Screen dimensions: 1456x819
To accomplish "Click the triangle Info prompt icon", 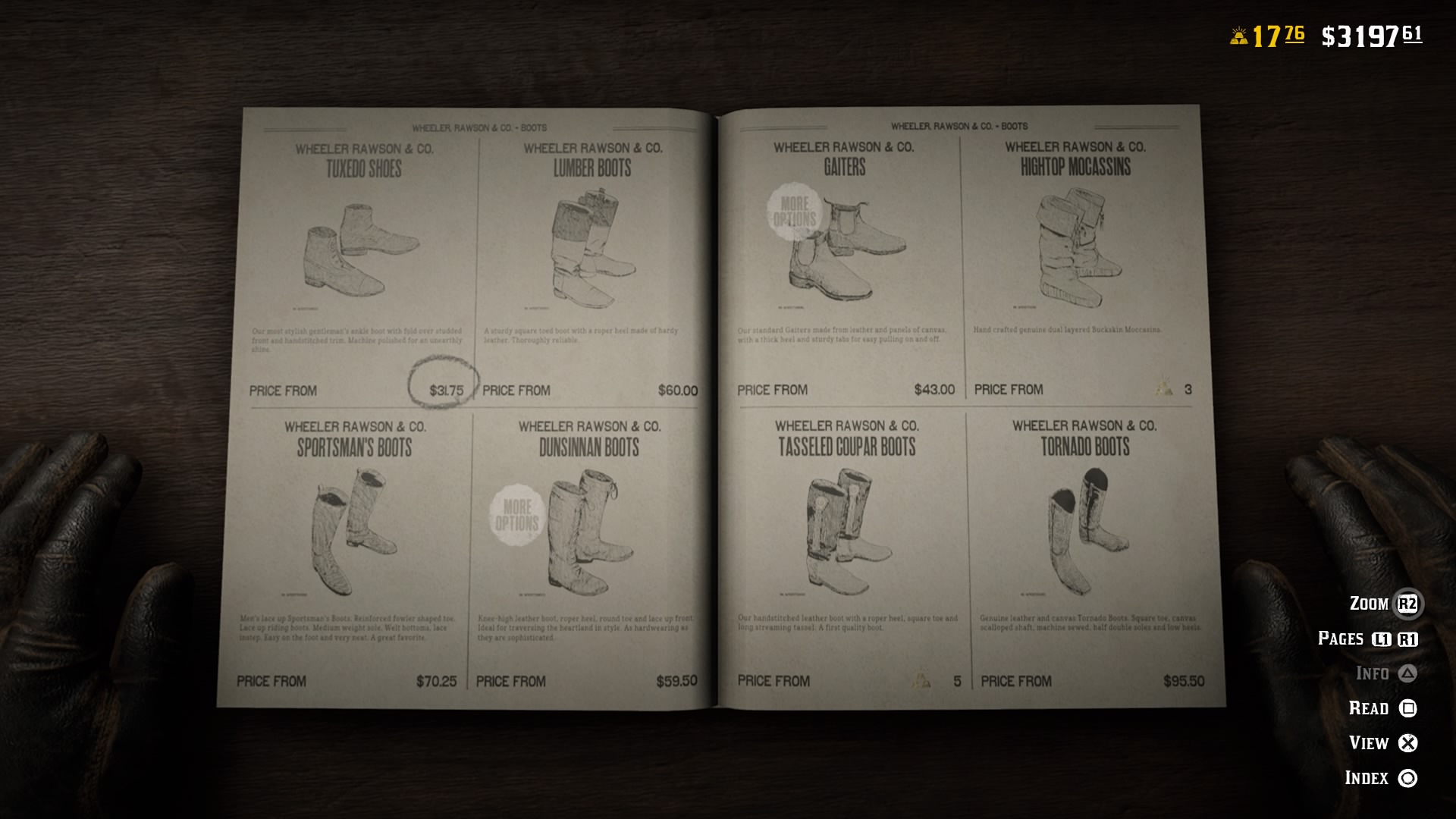I will (x=1407, y=673).
